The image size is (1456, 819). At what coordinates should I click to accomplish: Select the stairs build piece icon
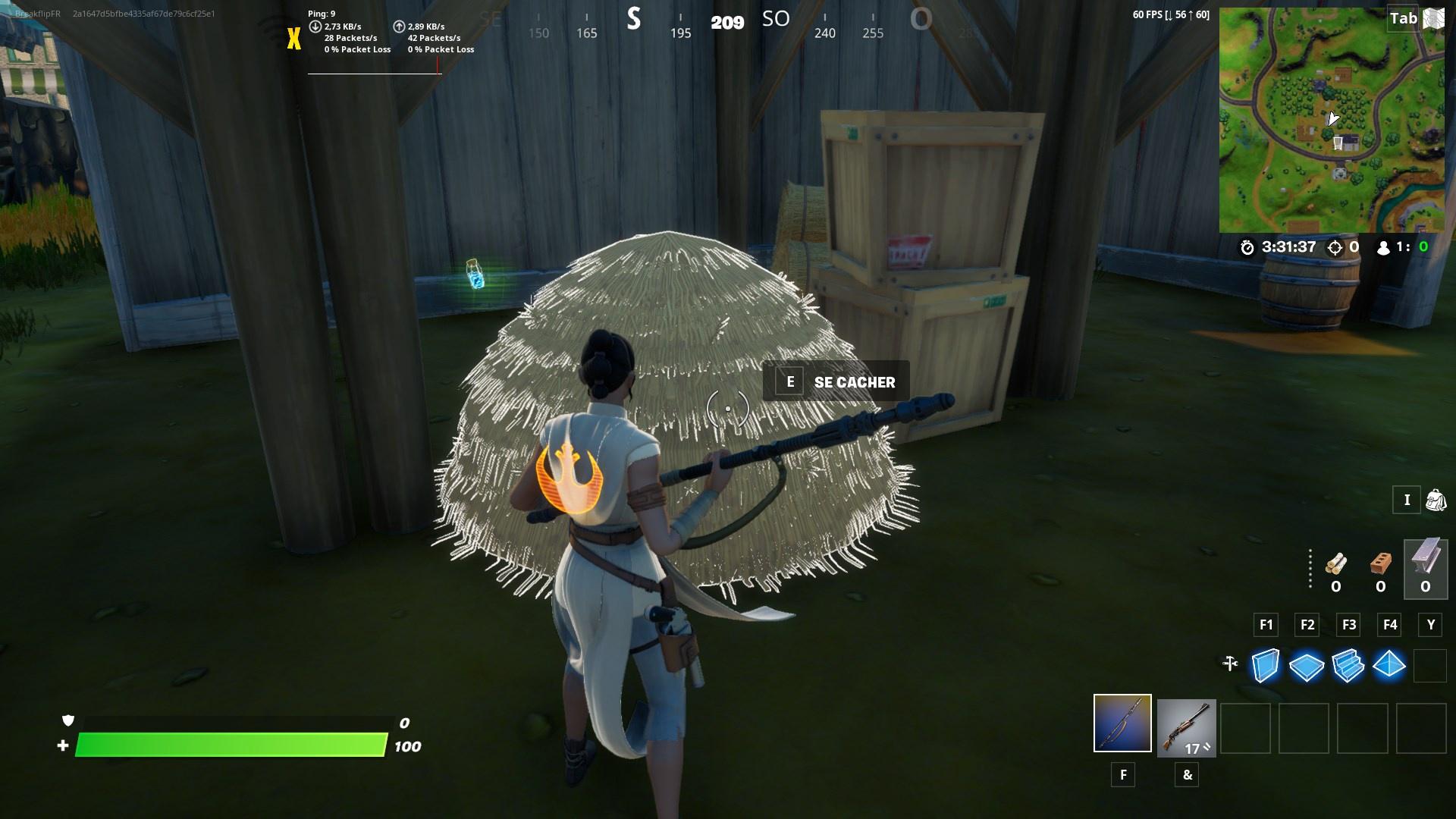coord(1348,666)
